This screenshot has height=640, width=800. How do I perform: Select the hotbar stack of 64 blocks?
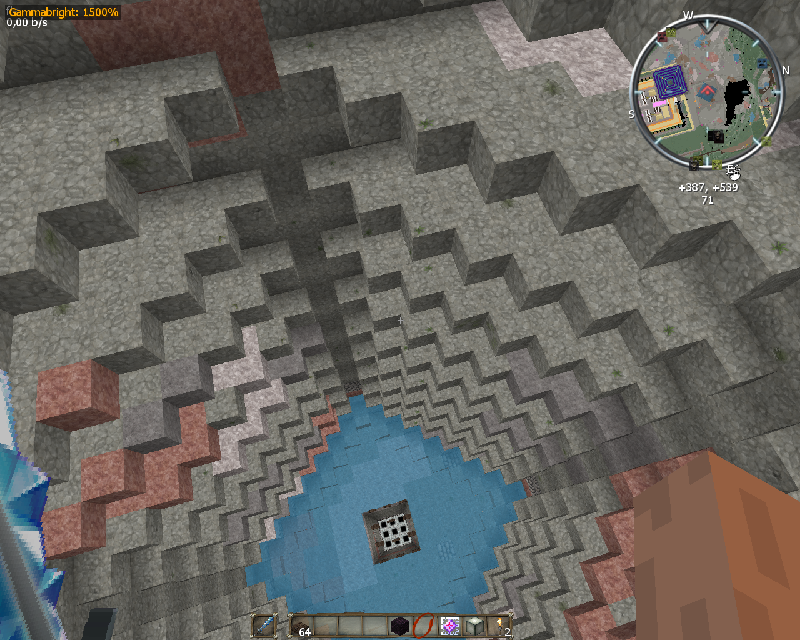[301, 626]
